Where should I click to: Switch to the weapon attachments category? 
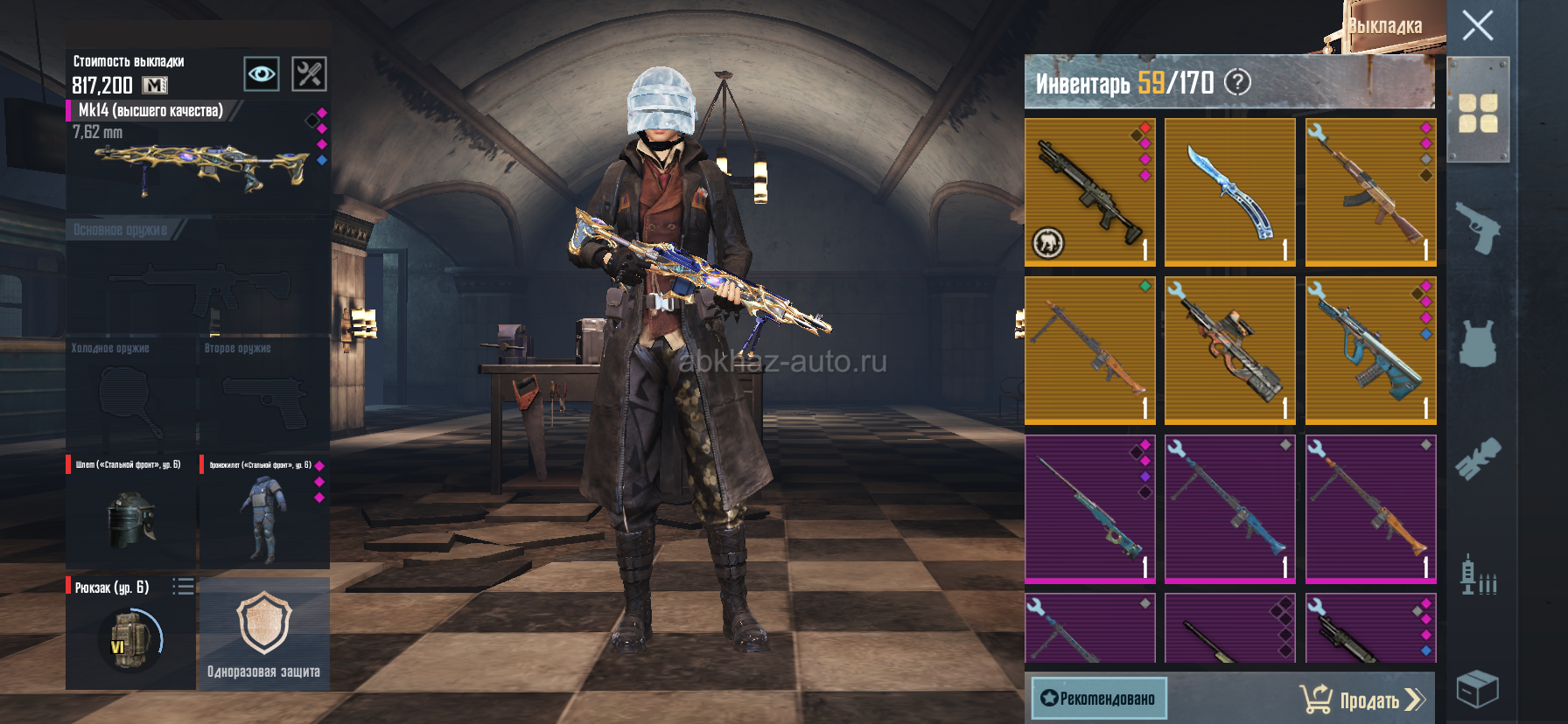1478,459
